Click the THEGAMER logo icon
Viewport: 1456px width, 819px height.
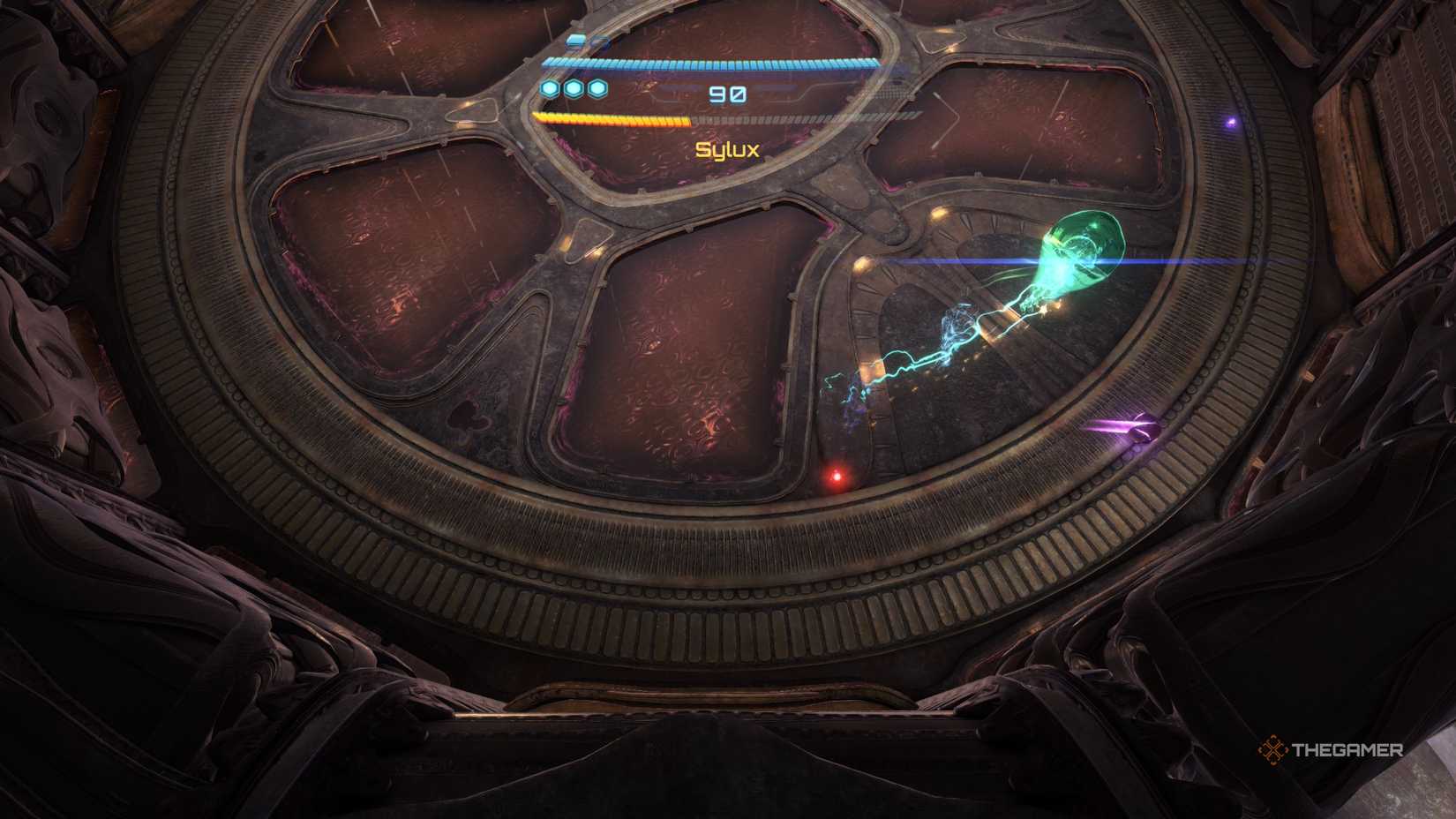point(1273,751)
